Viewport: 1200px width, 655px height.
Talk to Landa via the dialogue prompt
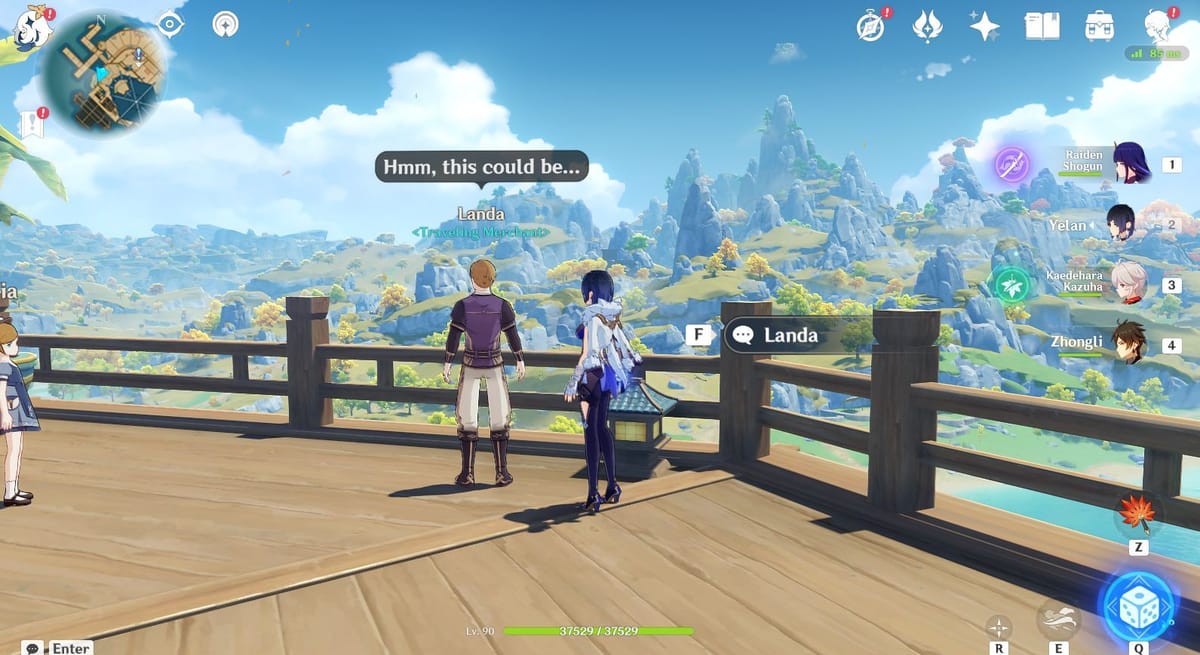pyautogui.click(x=790, y=336)
